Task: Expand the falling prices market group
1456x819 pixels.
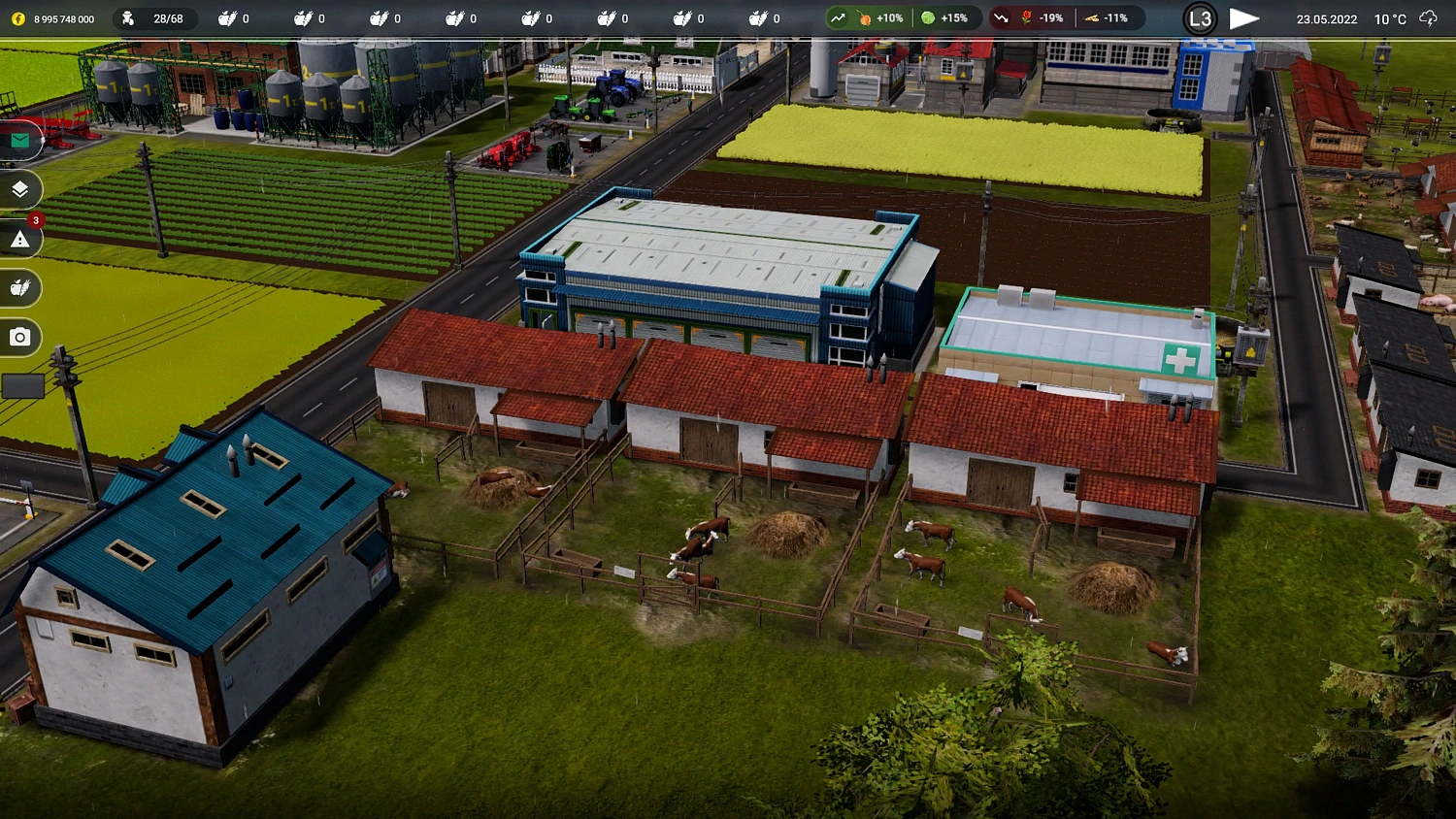Action: point(1002,17)
